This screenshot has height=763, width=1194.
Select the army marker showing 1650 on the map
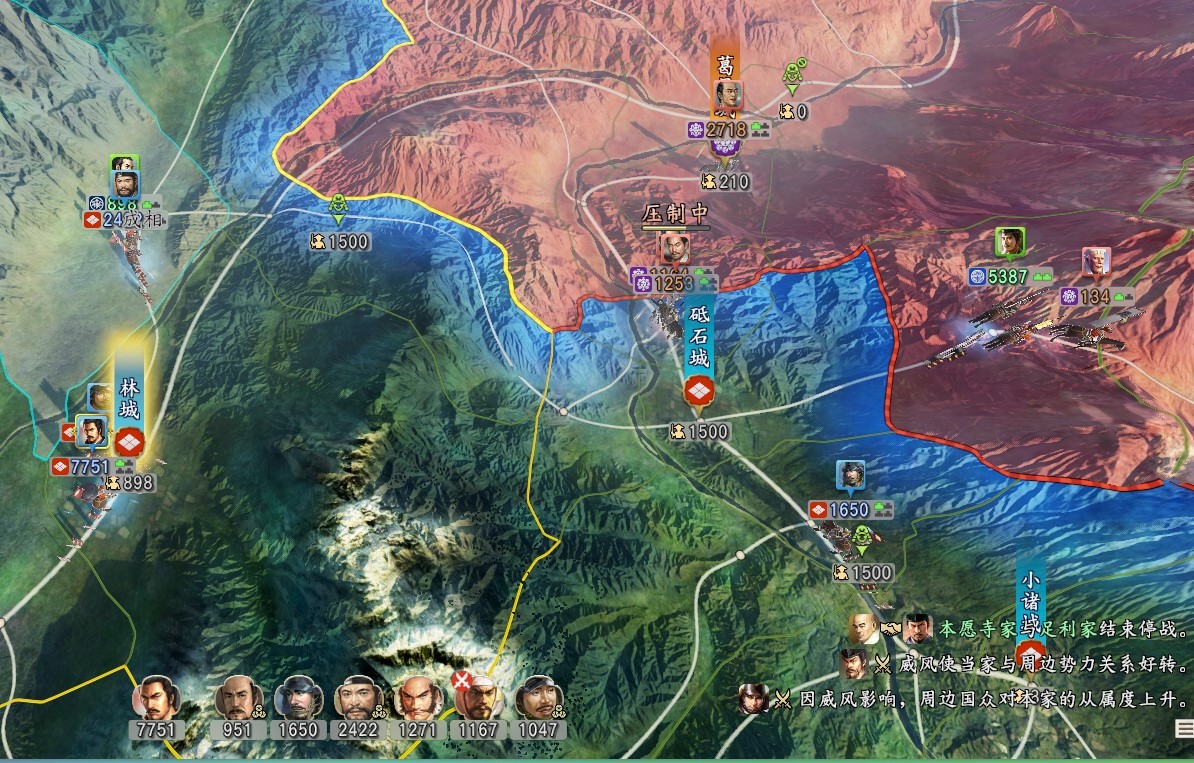point(851,477)
